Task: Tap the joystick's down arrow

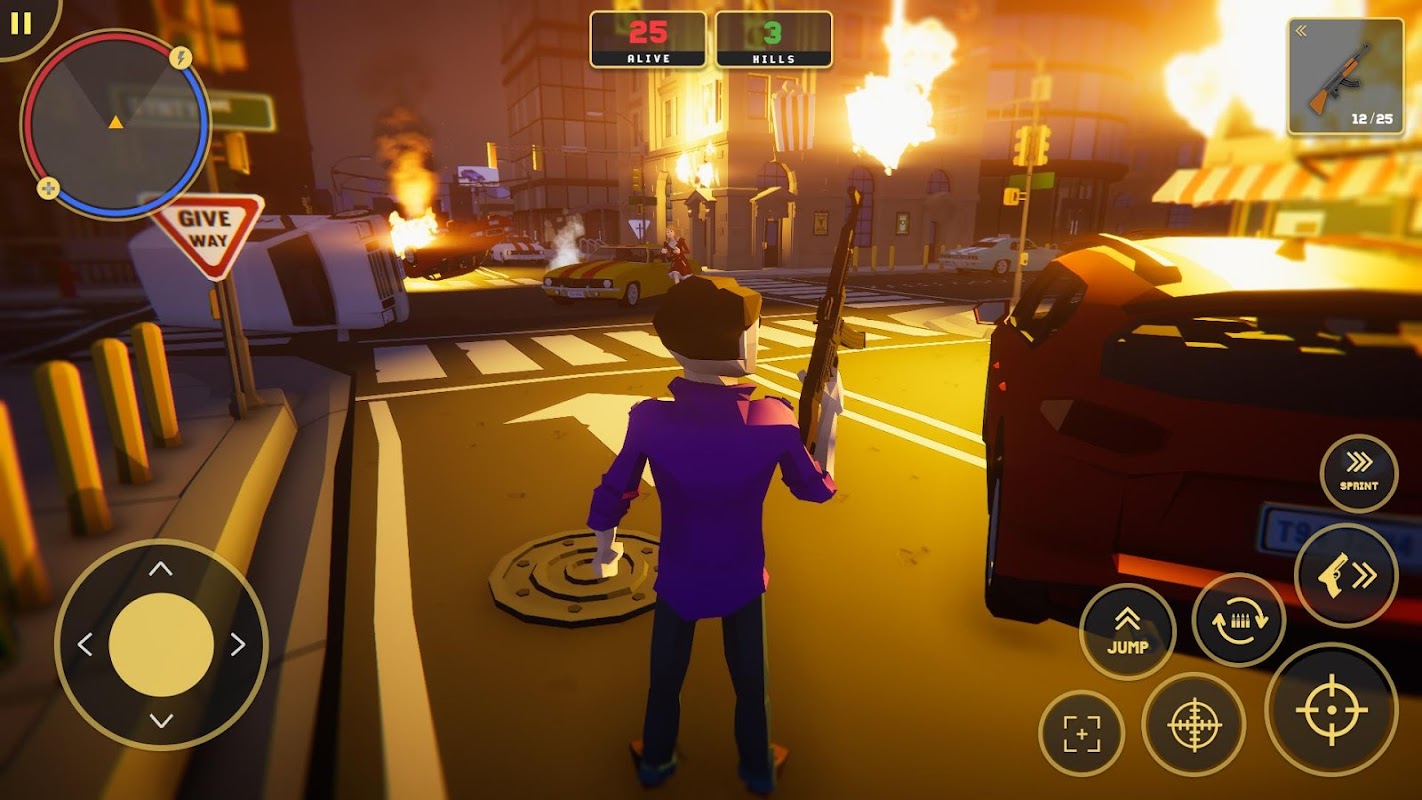Action: (161, 720)
